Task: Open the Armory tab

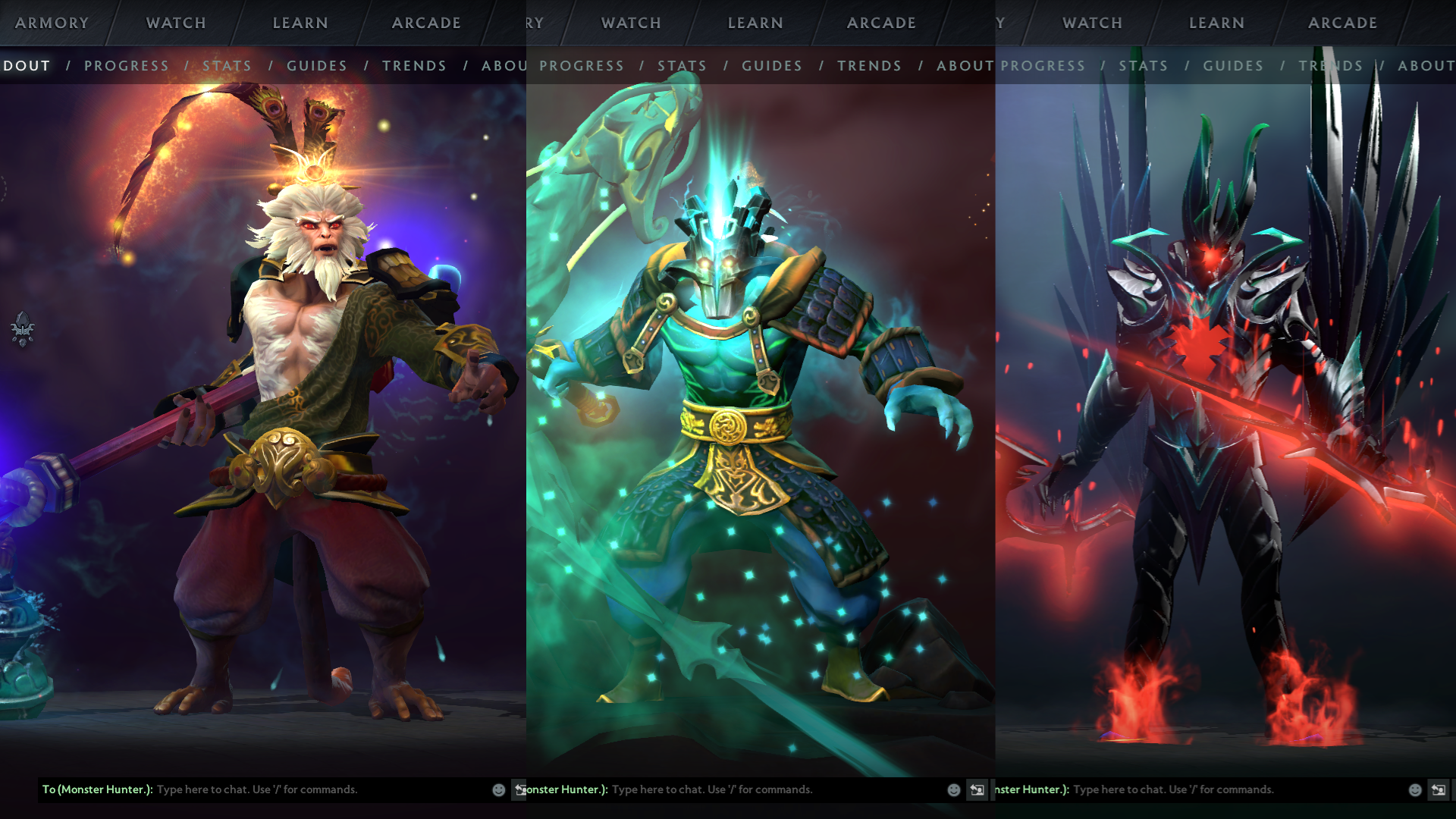Action: pyautogui.click(x=52, y=23)
